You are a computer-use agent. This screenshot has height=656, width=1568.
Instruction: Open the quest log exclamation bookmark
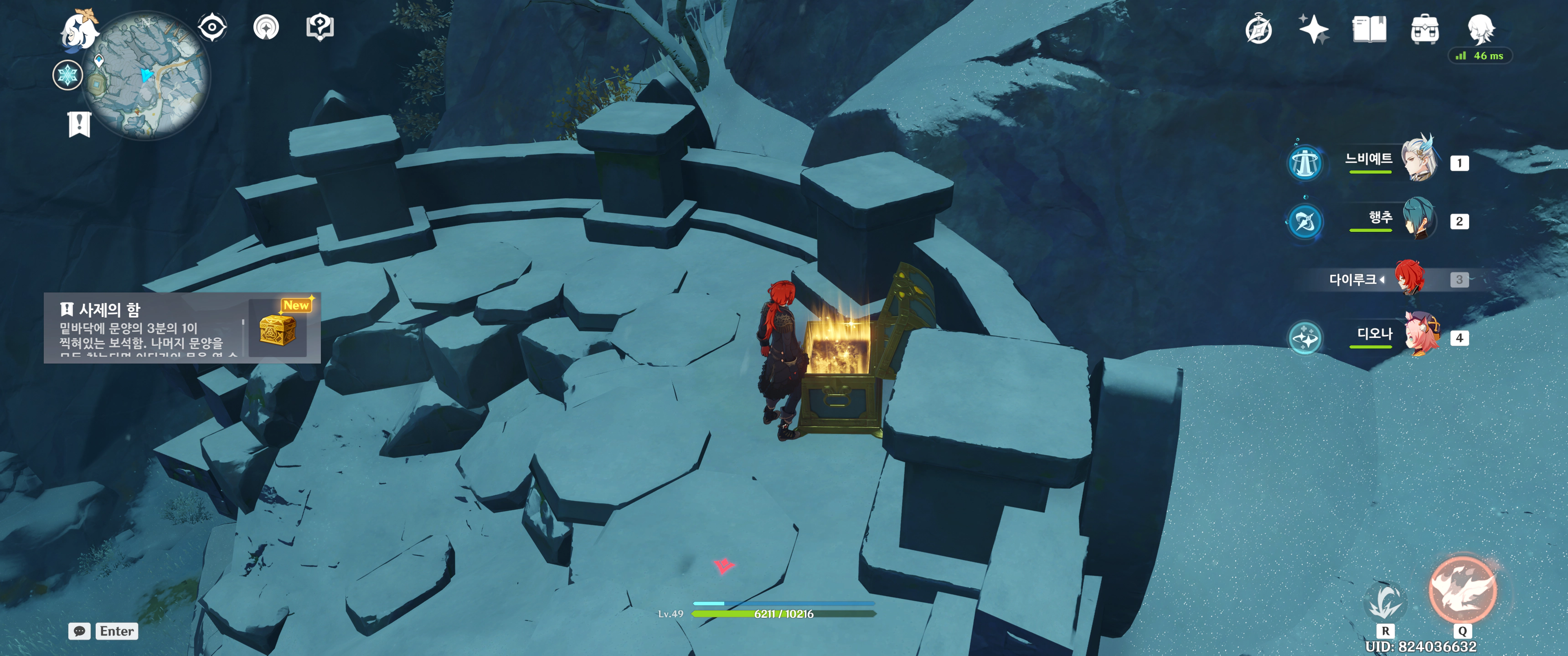(x=79, y=124)
